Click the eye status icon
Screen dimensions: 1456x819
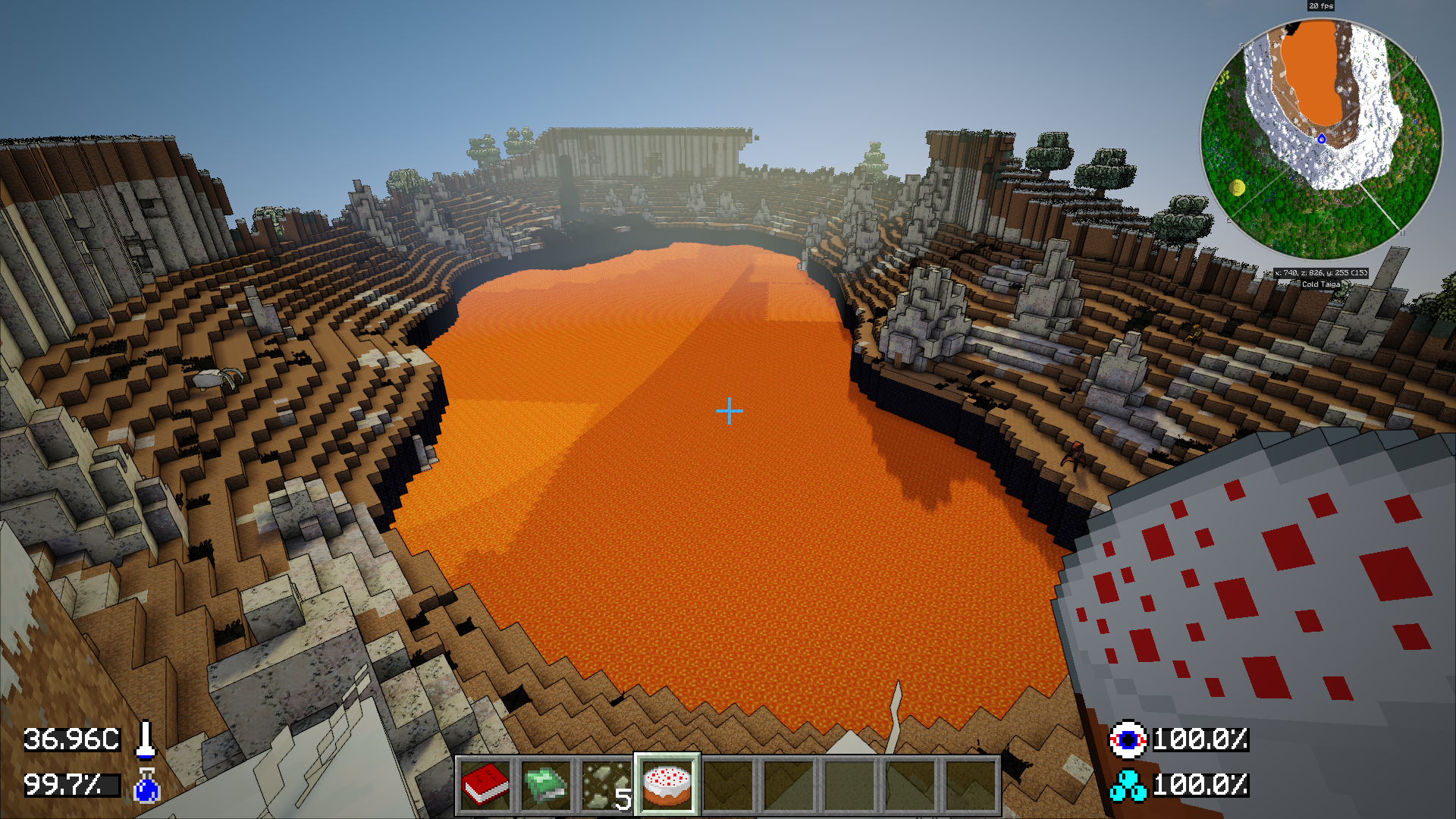click(x=1128, y=739)
